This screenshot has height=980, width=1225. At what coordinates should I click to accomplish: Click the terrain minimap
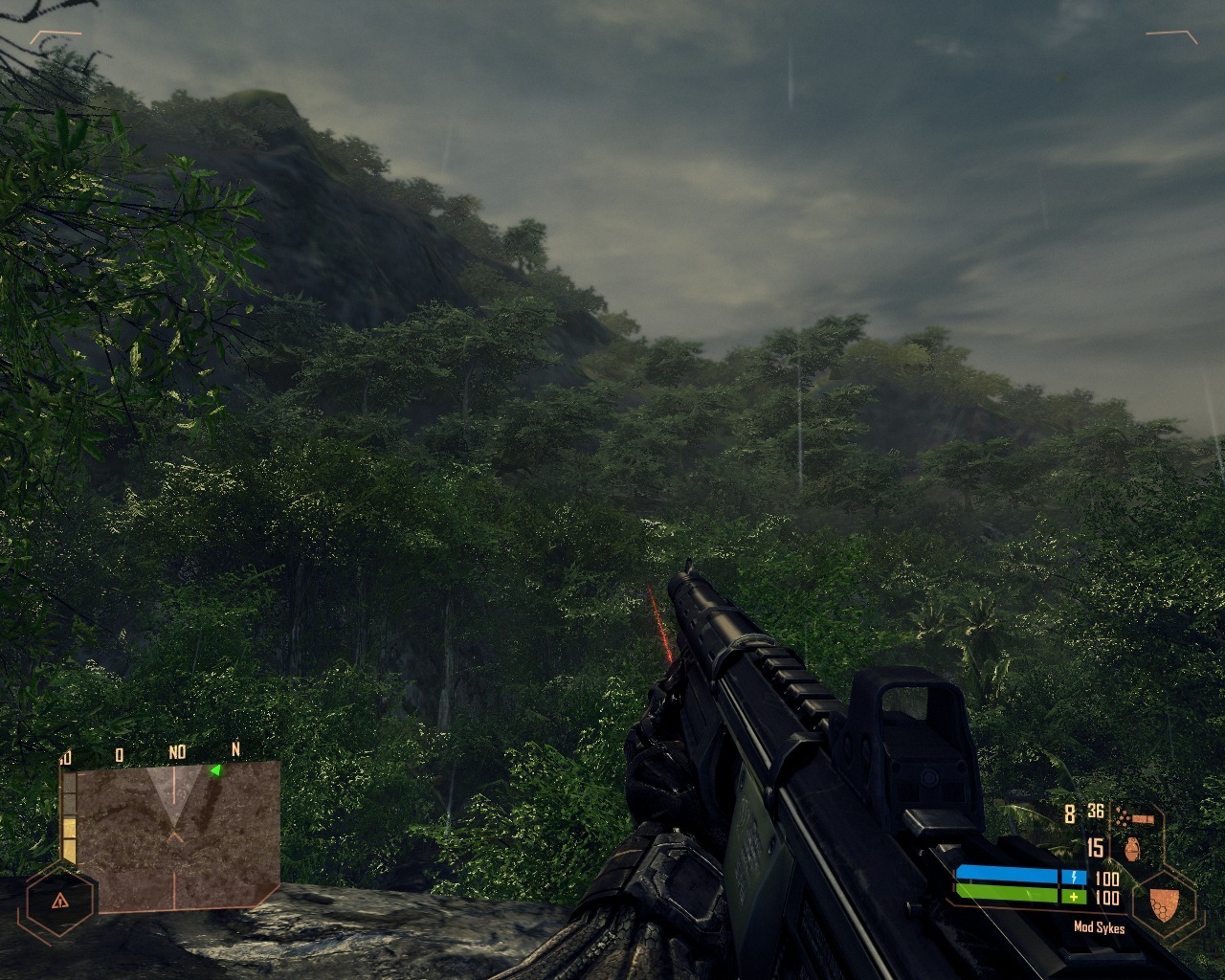point(177,835)
